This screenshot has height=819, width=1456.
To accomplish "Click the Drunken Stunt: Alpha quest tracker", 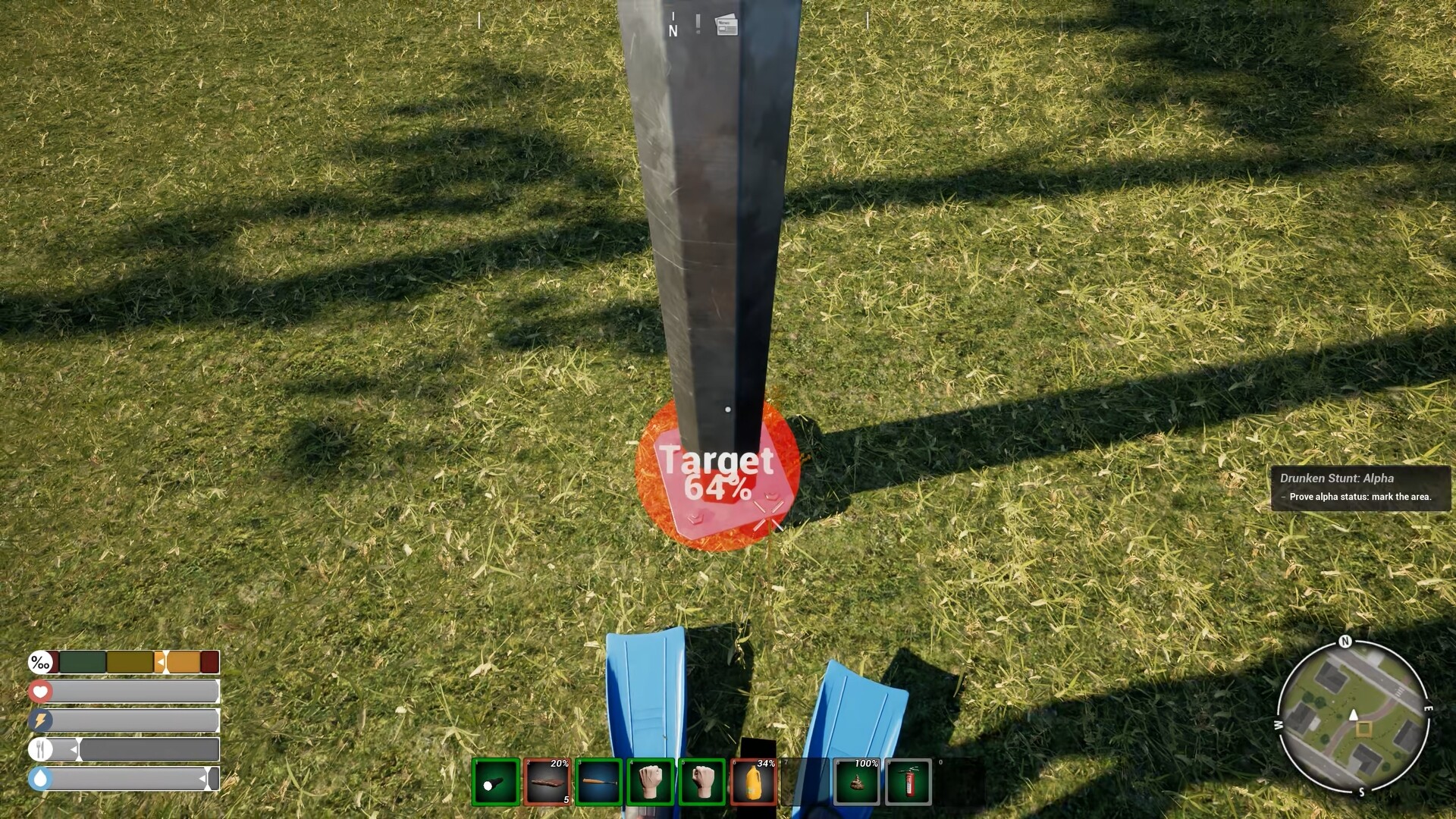I will (1360, 488).
